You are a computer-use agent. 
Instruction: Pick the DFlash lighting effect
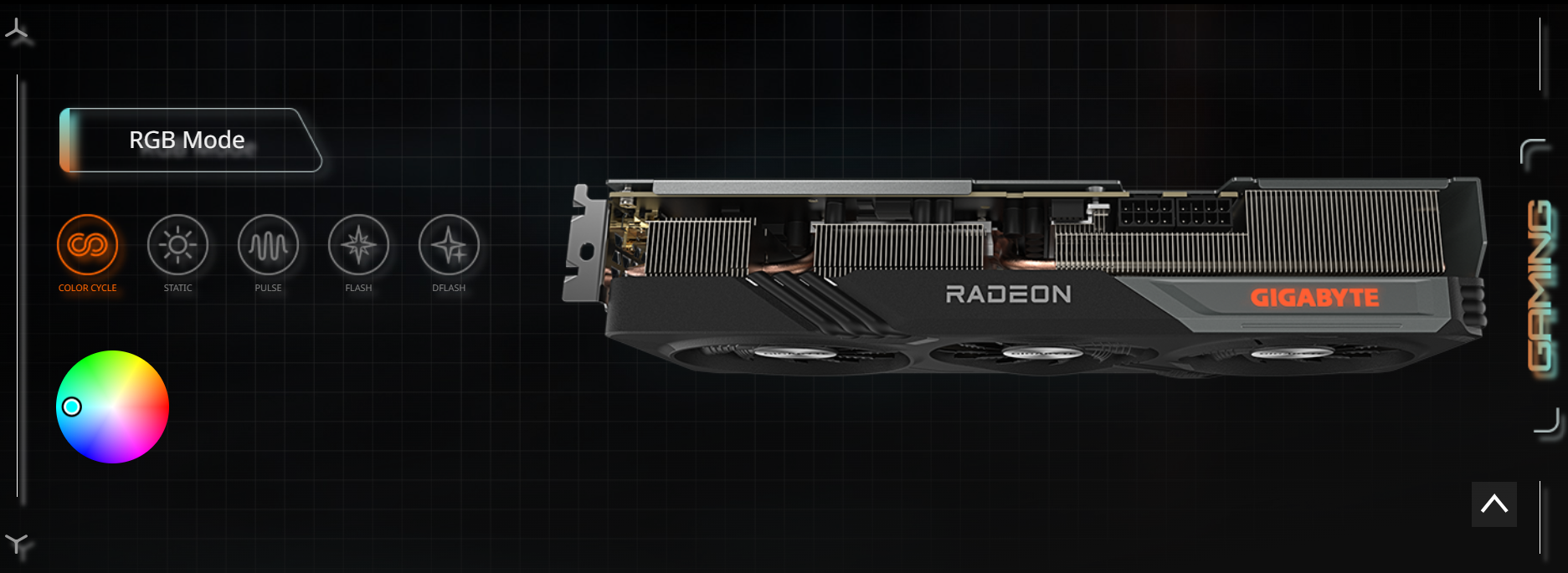449,245
